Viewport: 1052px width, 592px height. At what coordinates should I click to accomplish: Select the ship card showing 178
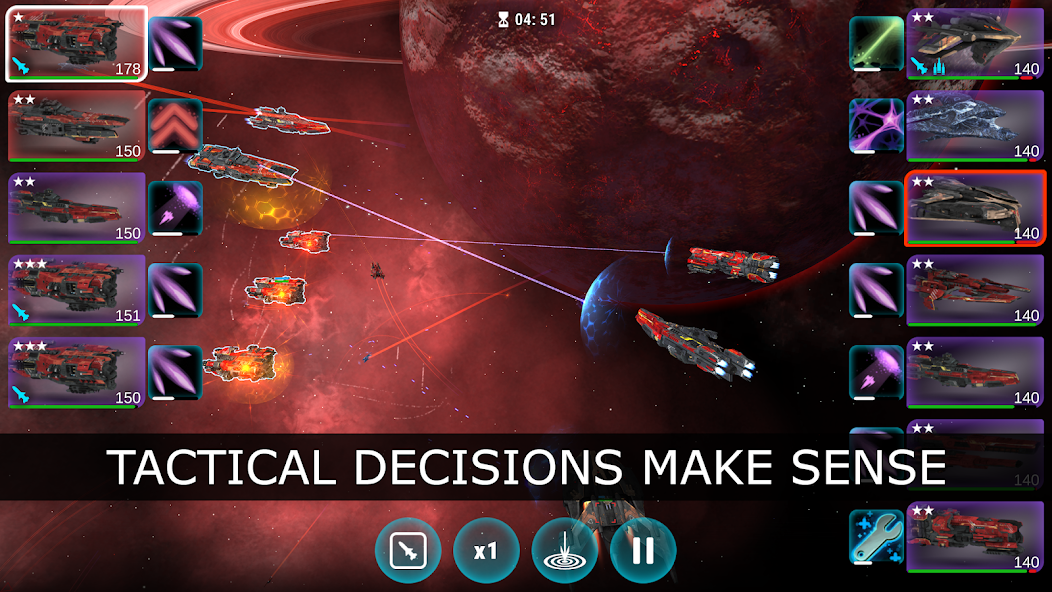click(77, 44)
